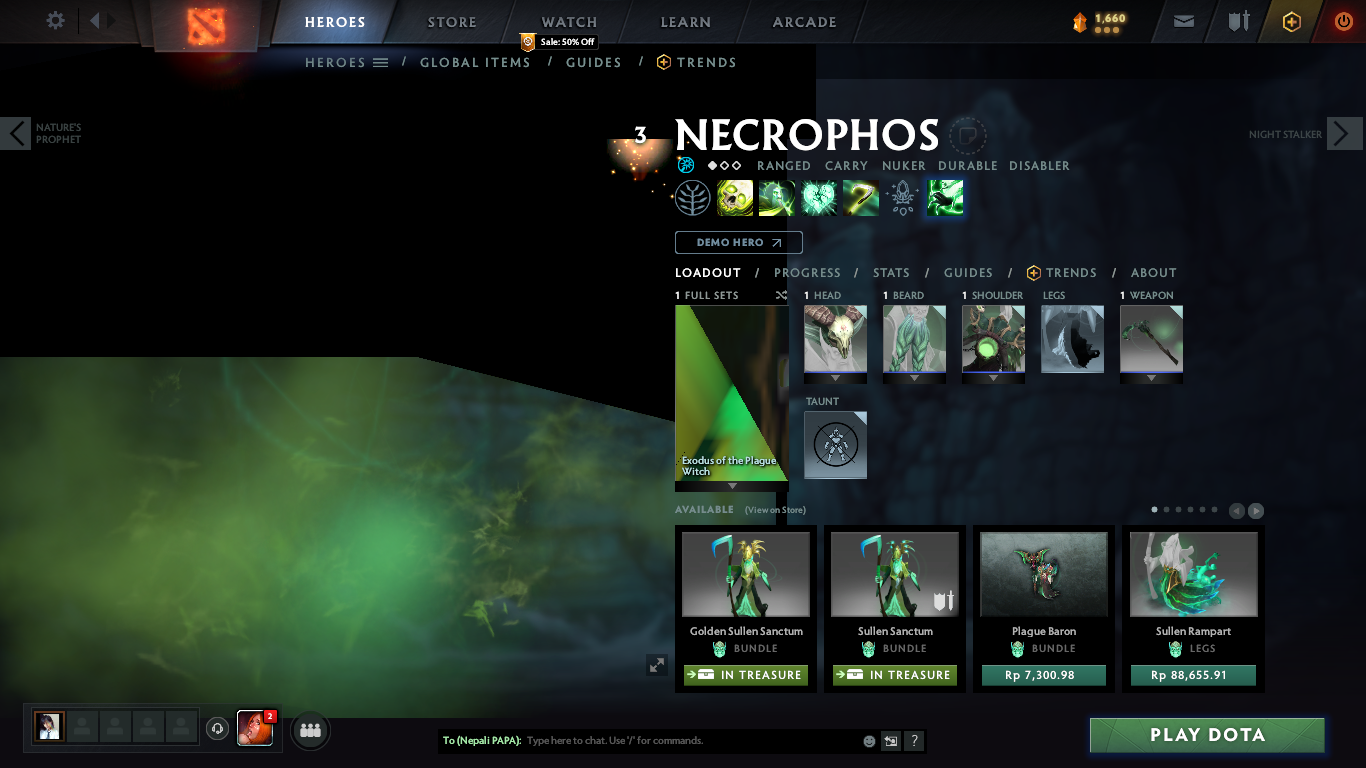Open the settings gear icon
The width and height of the screenshot is (1366, 768).
pyautogui.click(x=55, y=20)
